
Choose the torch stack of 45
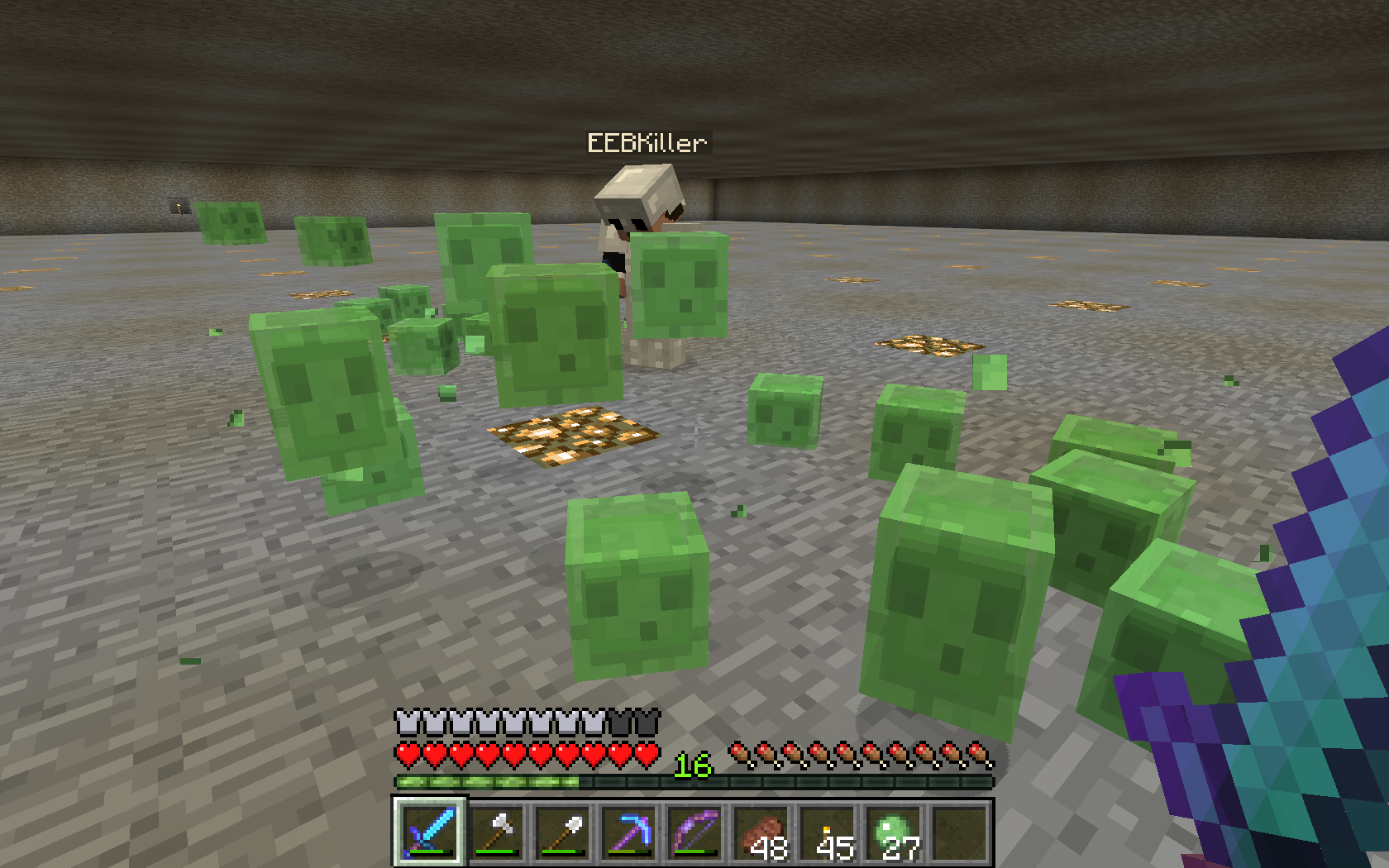pos(827,831)
